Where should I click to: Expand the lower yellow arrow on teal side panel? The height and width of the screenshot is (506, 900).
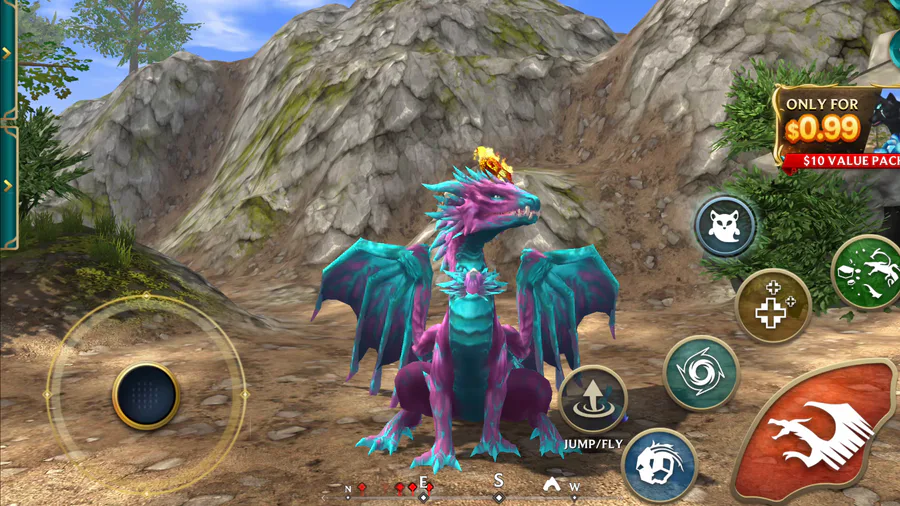point(7,185)
